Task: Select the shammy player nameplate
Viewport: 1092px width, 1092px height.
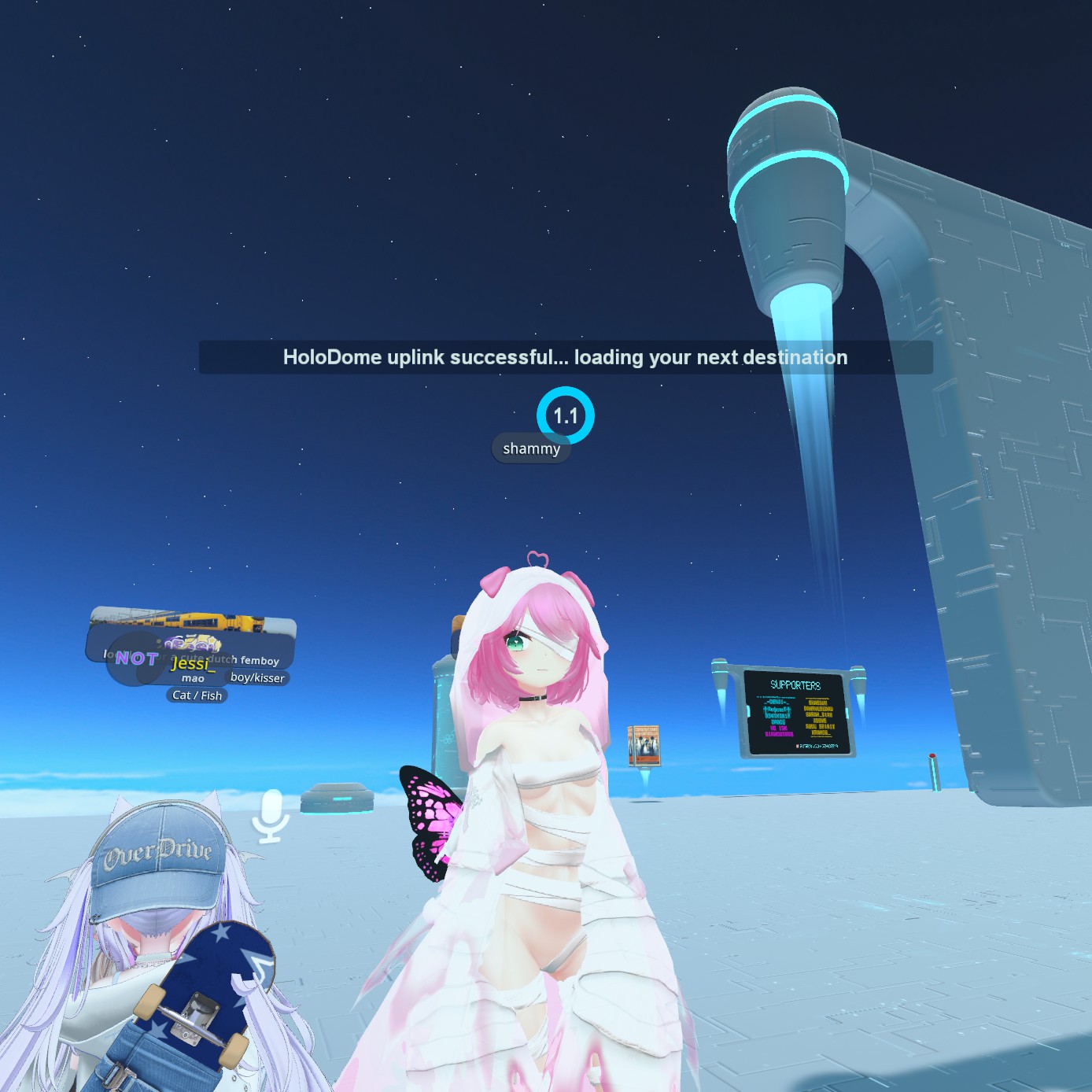Action: [x=531, y=448]
